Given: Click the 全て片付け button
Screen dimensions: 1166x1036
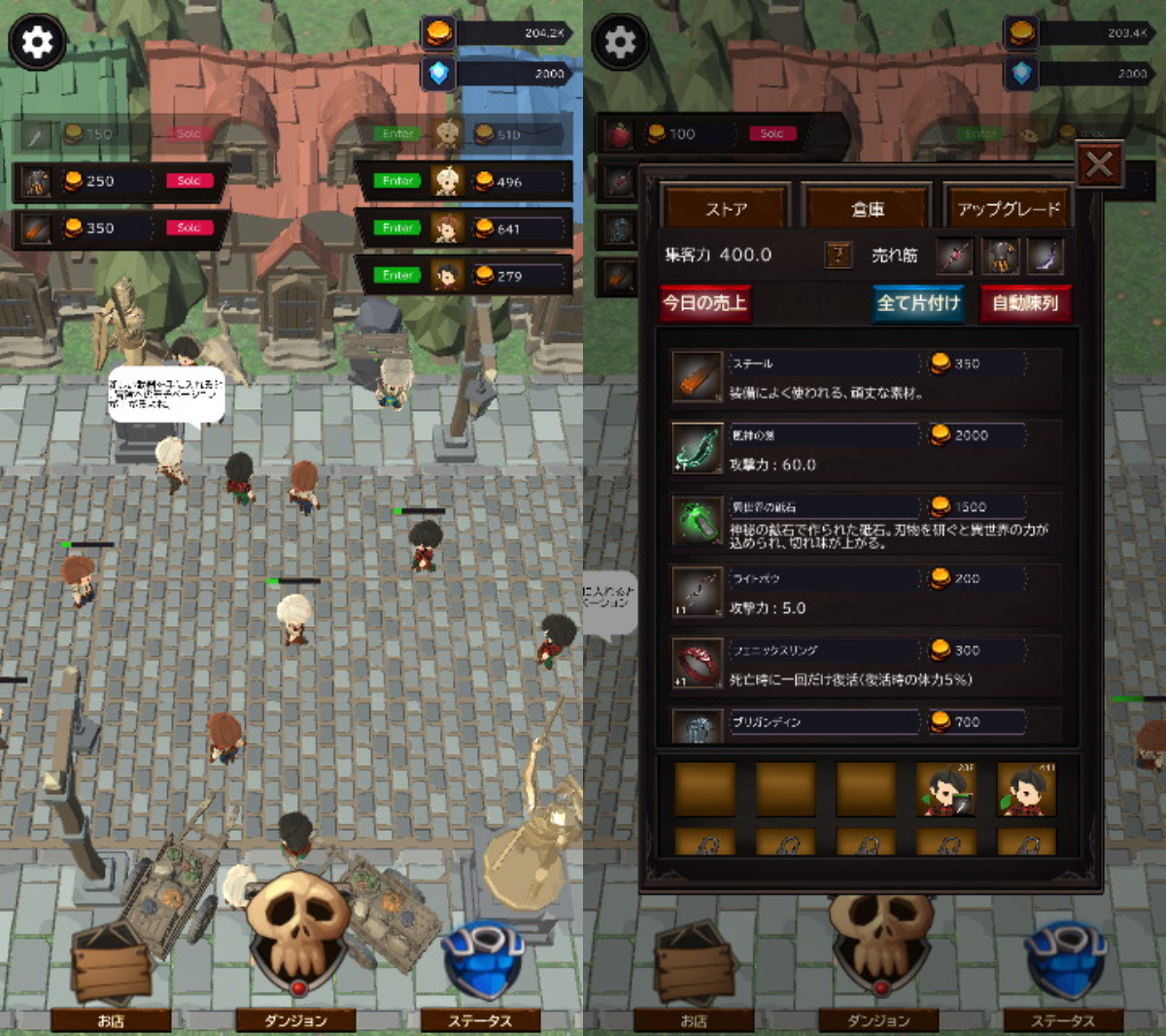Looking at the screenshot, I should pos(918,303).
